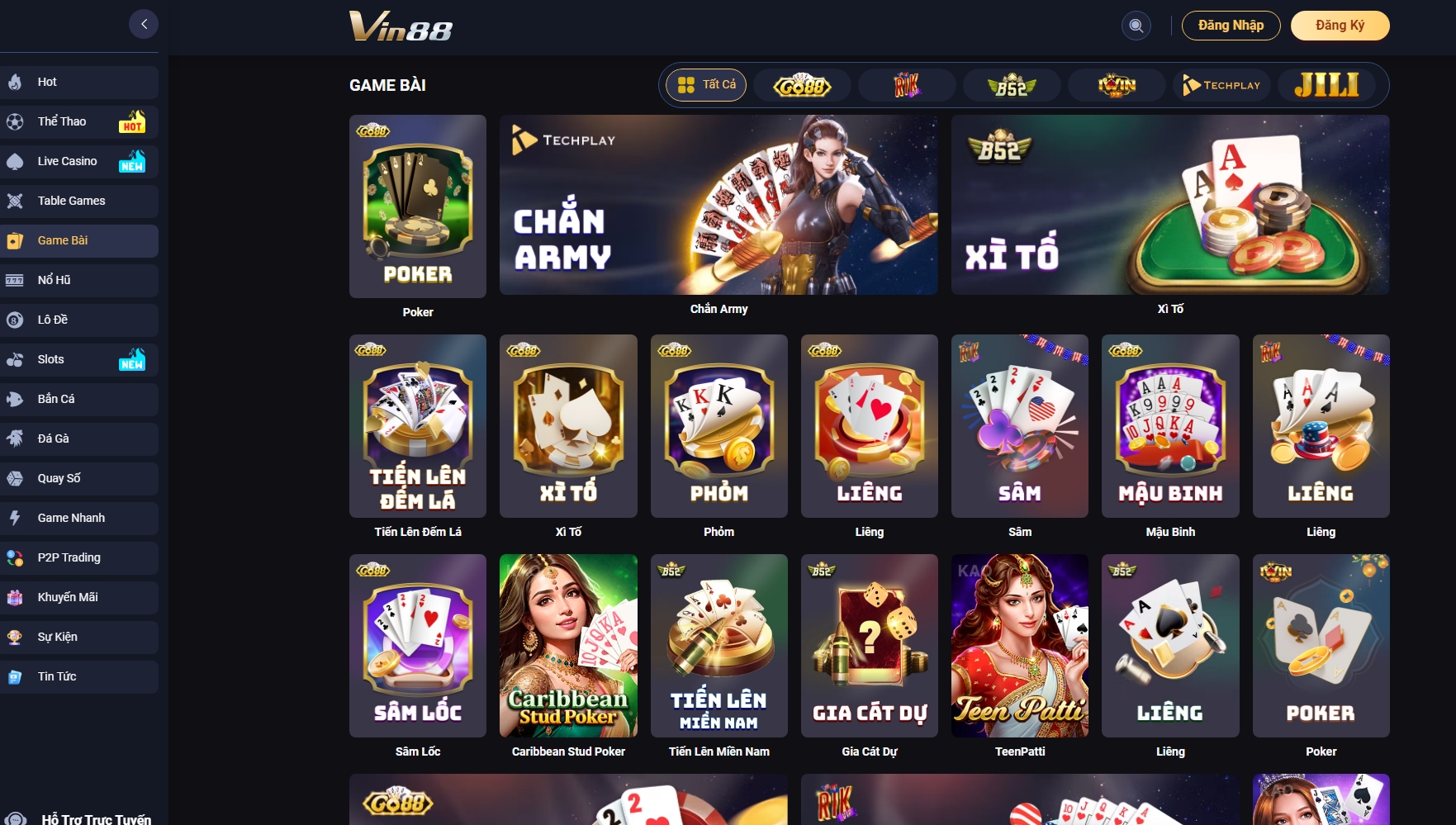Click the Đăng Nhập button
The width and height of the screenshot is (1456, 825).
point(1231,26)
